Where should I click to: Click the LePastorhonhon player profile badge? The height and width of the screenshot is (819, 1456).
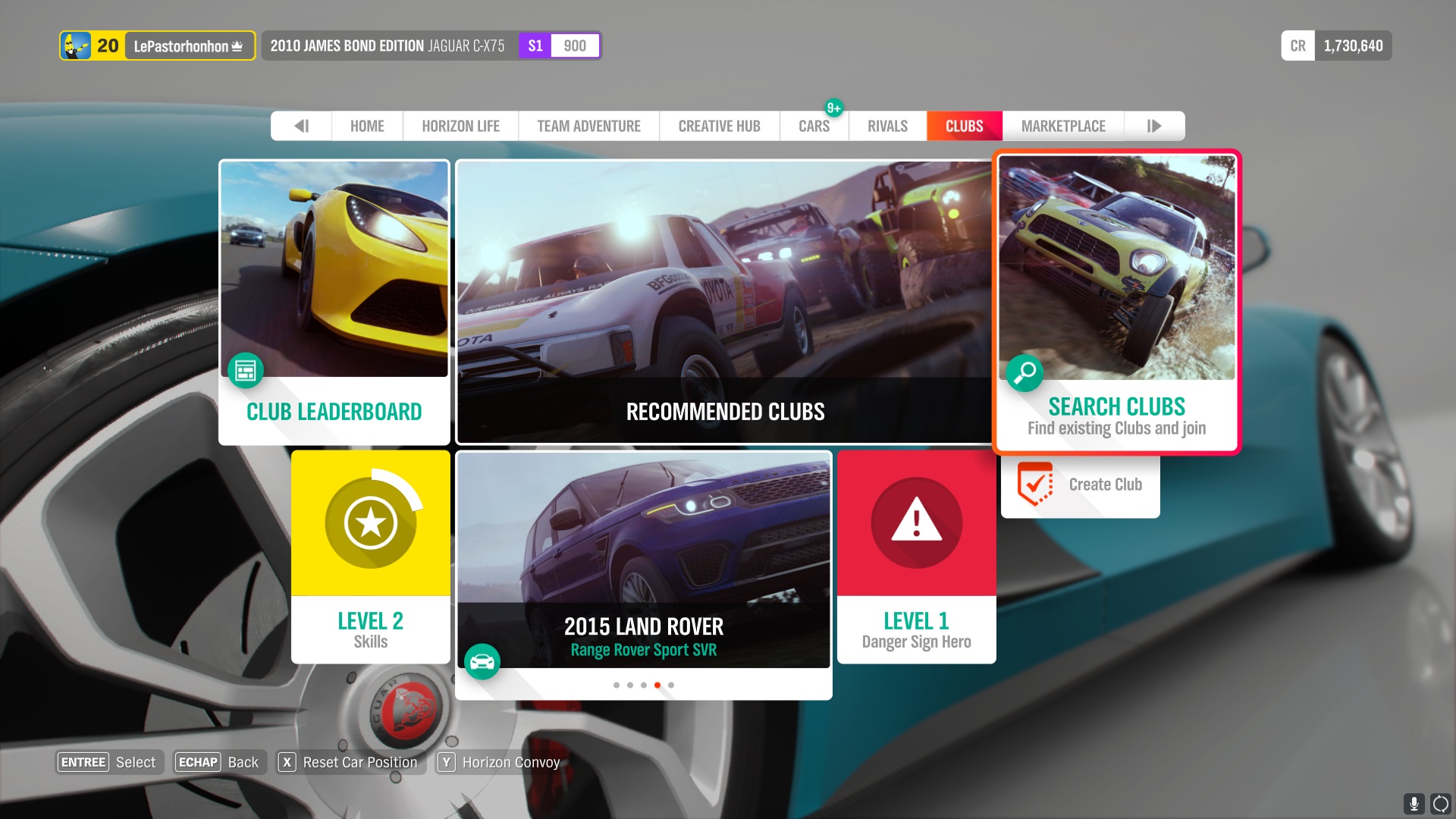pyautogui.click(x=158, y=45)
